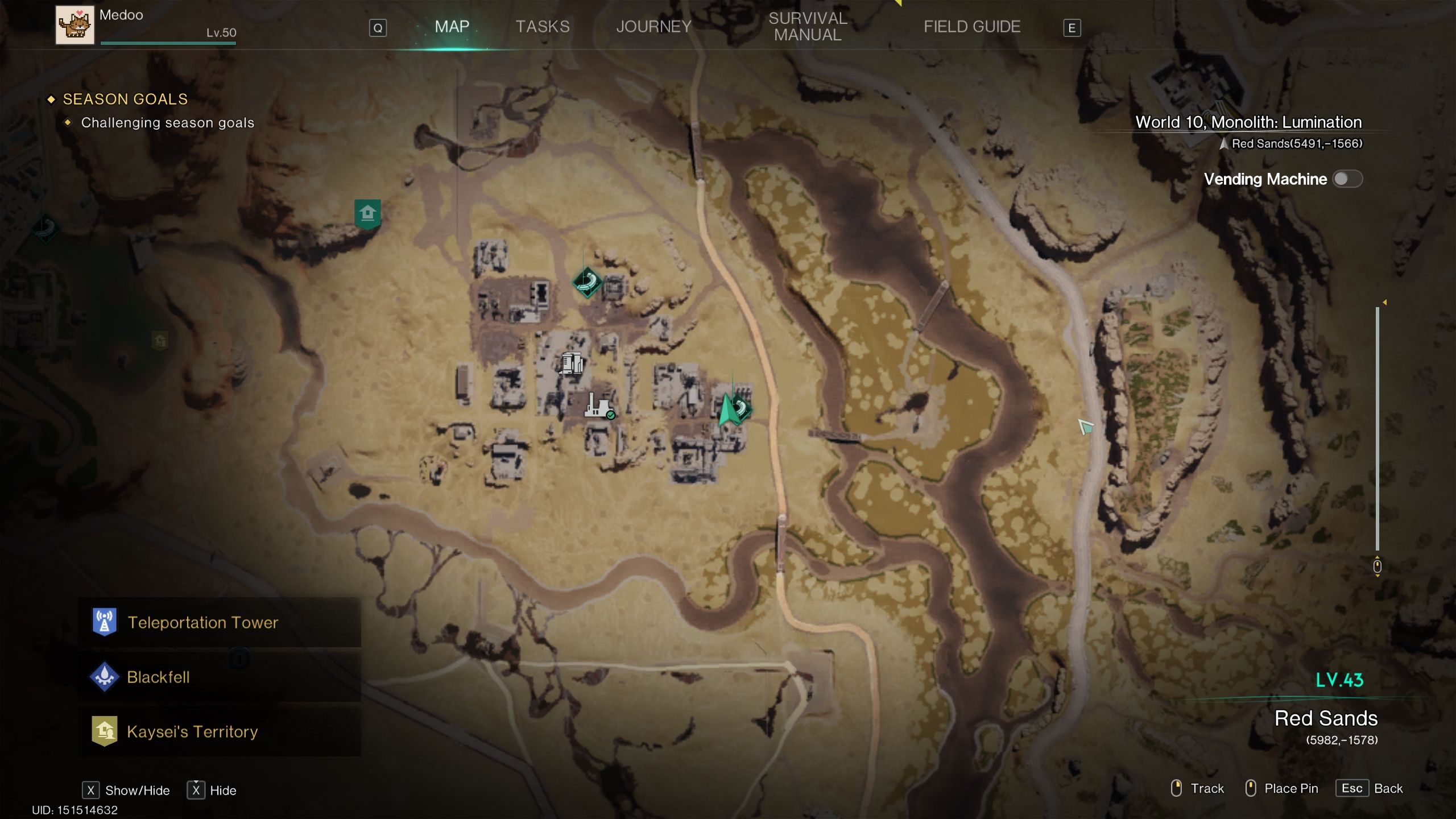Switch to the Tasks tab

click(x=542, y=27)
